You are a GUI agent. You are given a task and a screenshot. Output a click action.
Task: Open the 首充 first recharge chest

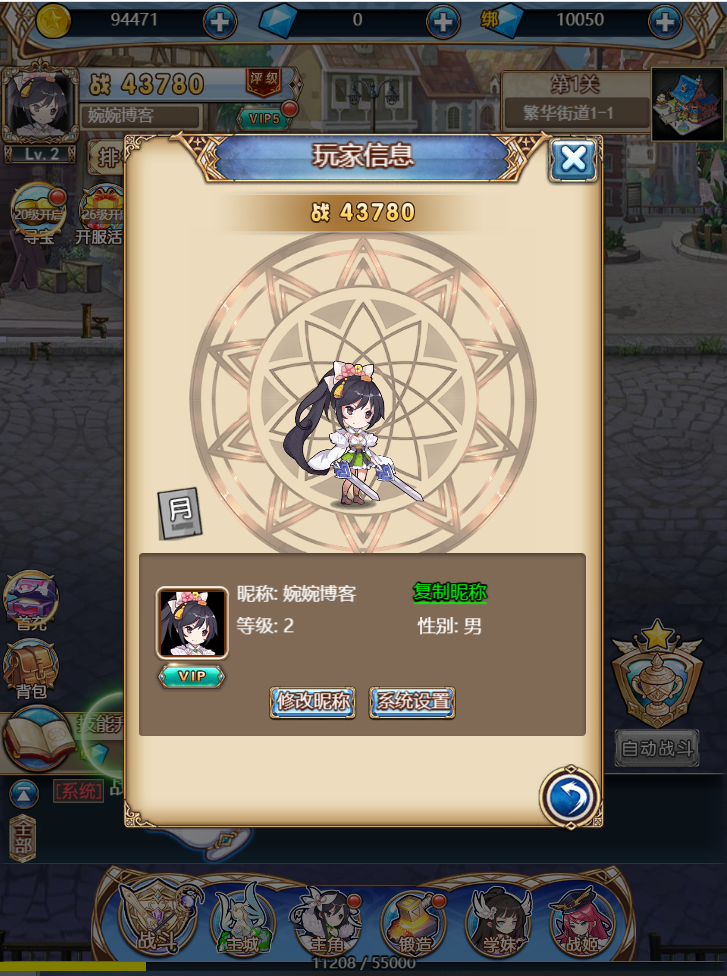click(x=31, y=600)
